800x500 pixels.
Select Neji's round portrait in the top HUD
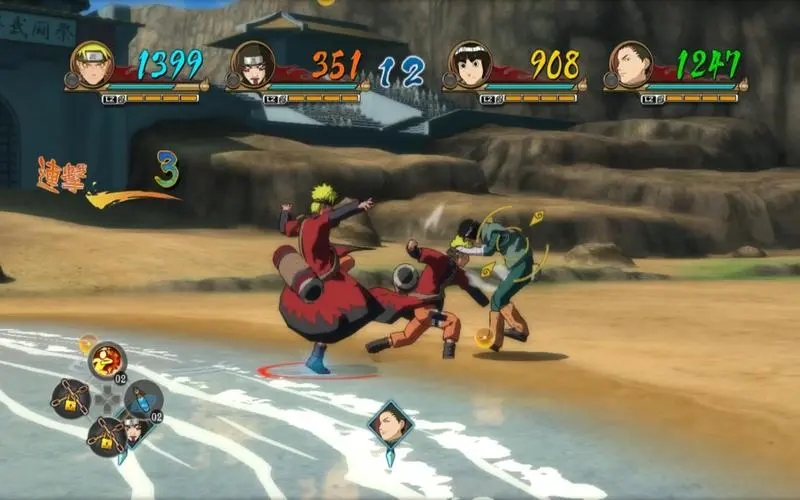(x=252, y=64)
